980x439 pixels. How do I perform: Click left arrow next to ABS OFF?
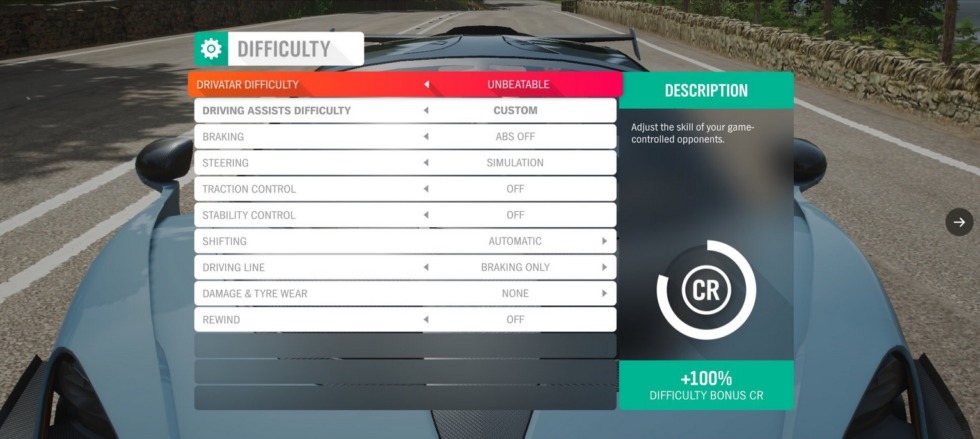(x=427, y=137)
